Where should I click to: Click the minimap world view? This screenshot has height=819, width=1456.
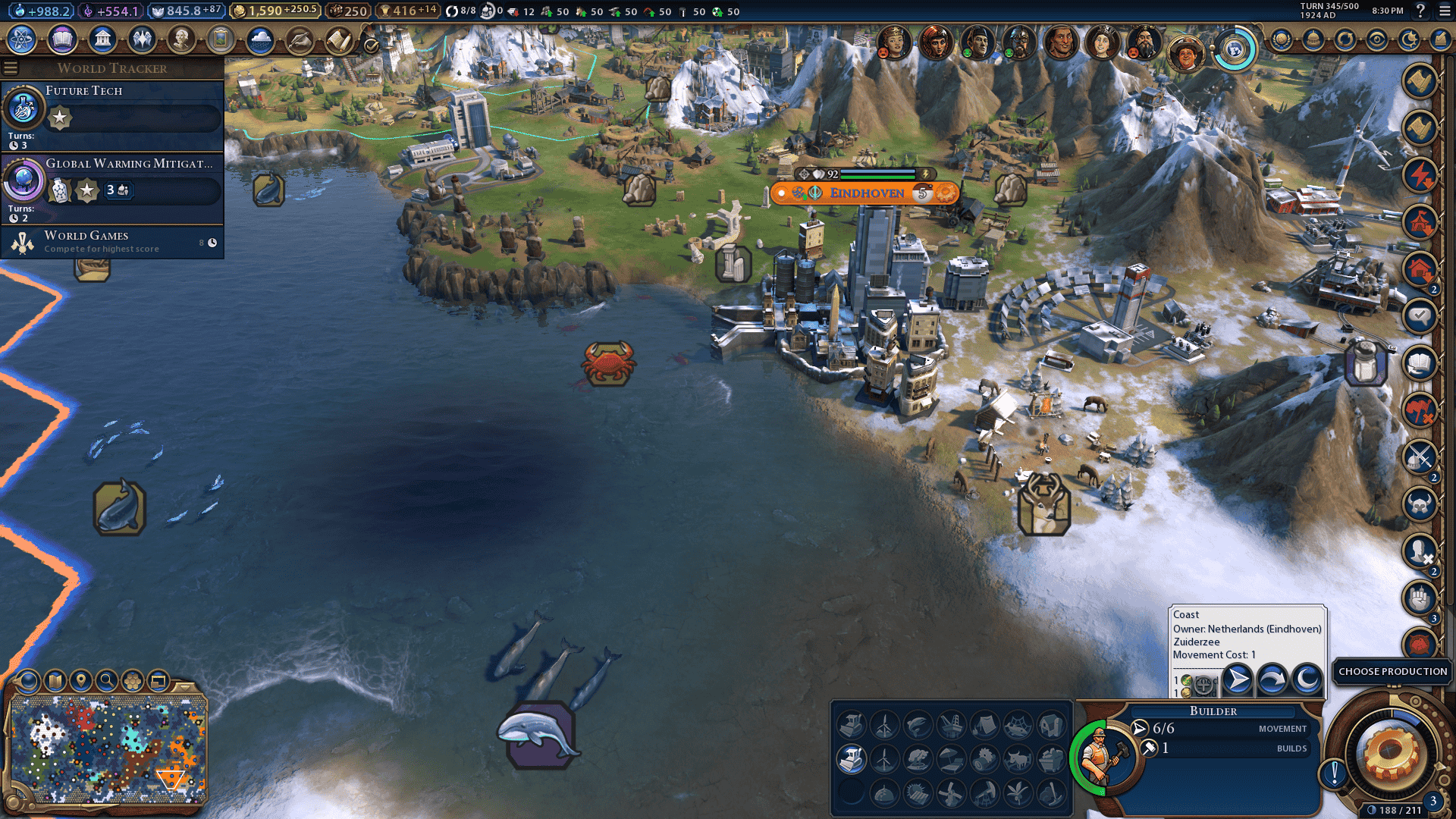[x=108, y=749]
